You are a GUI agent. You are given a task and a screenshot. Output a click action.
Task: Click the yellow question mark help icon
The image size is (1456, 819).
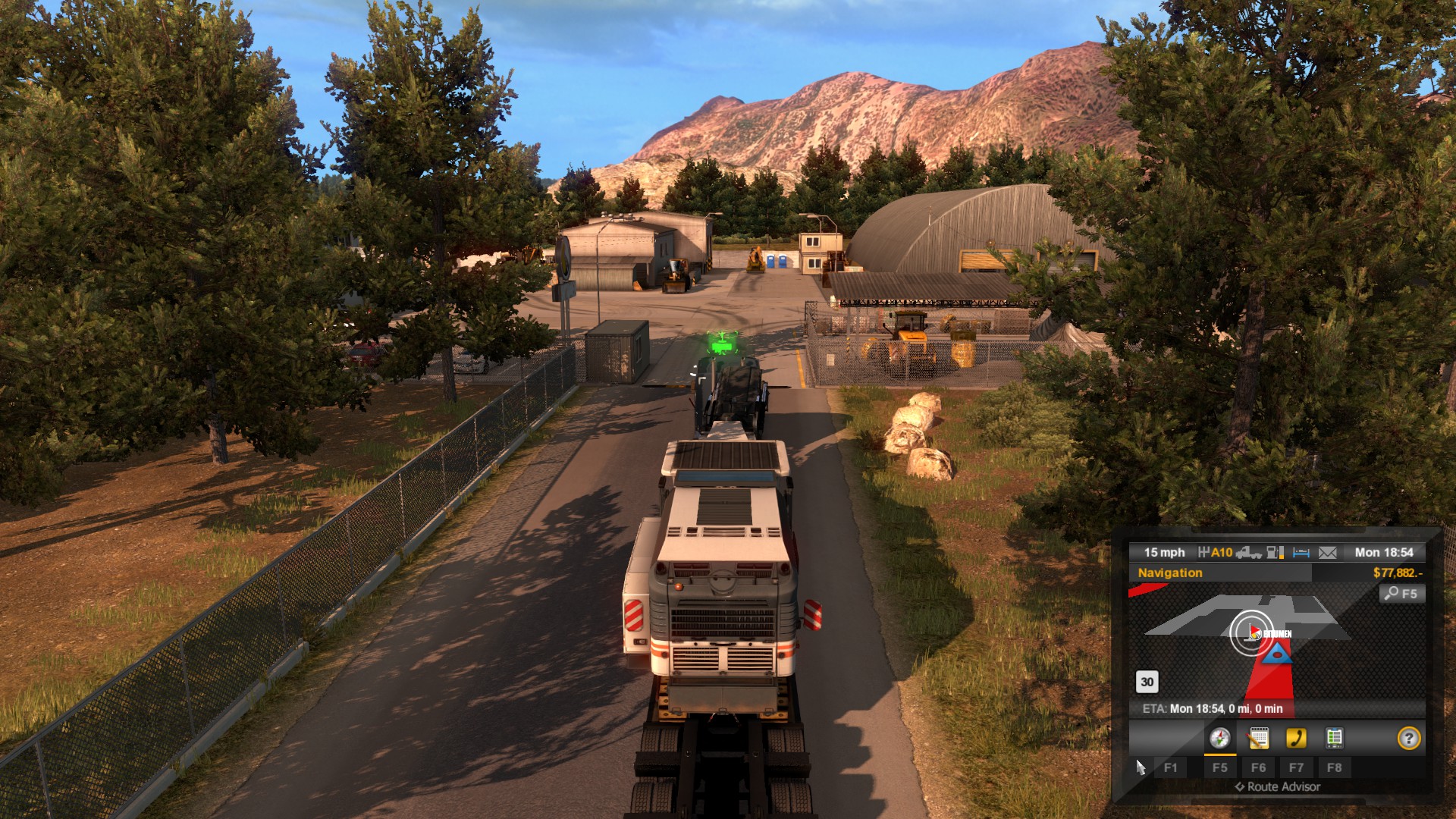1408,738
